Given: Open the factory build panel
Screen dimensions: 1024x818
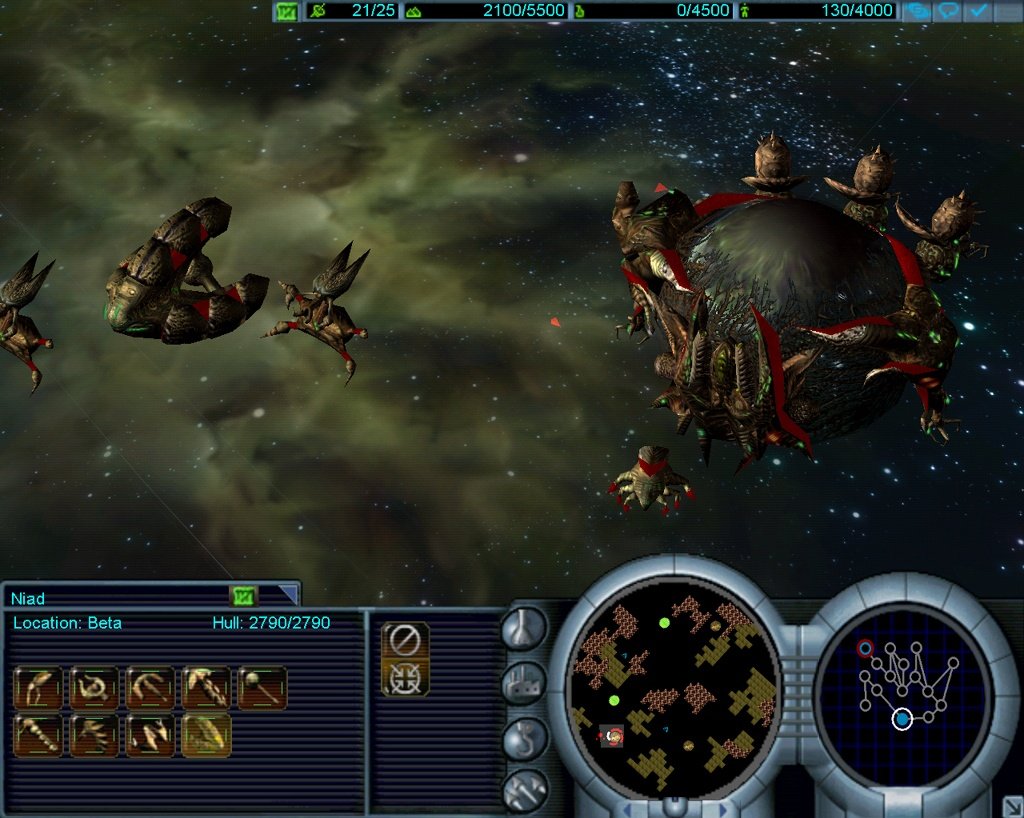Looking at the screenshot, I should pyautogui.click(x=526, y=683).
